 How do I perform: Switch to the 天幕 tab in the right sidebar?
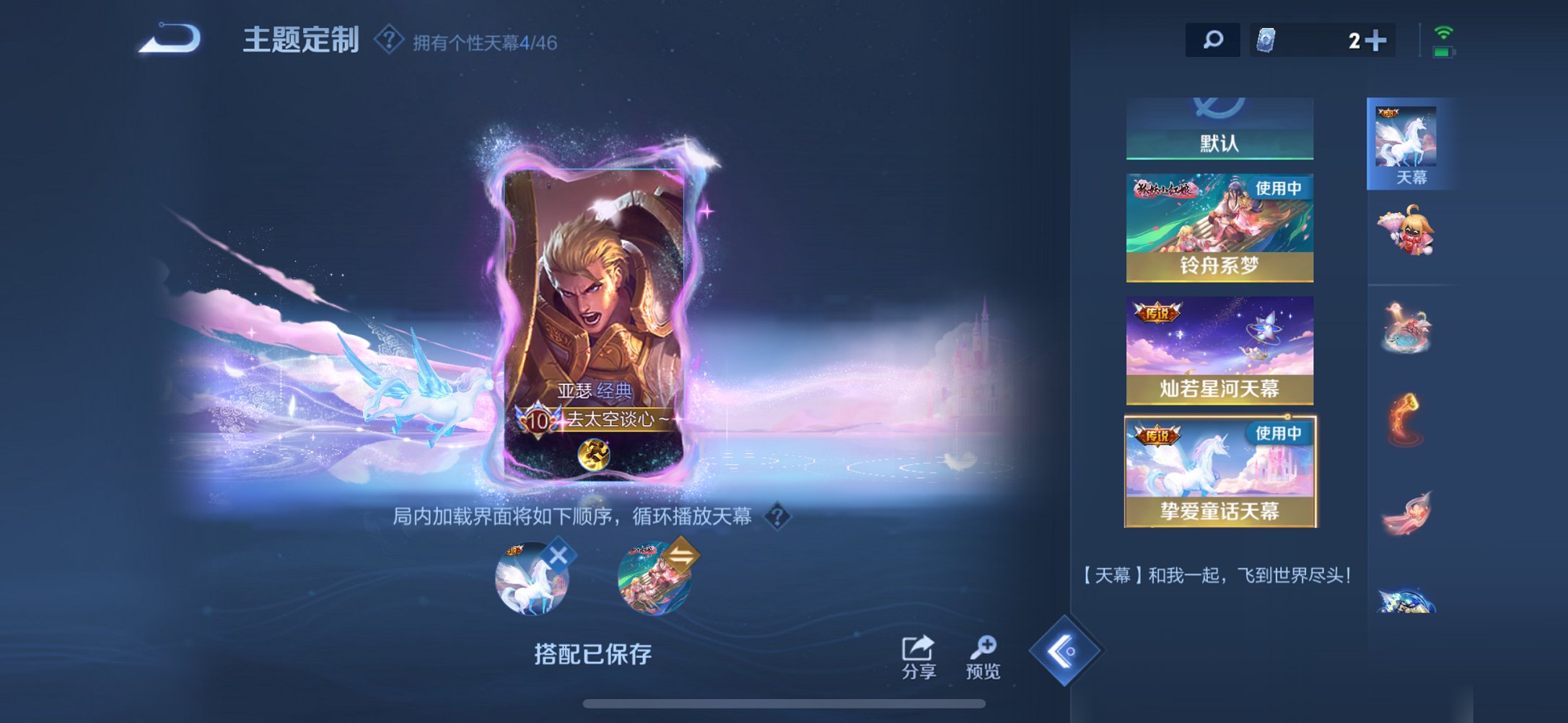click(x=1406, y=141)
